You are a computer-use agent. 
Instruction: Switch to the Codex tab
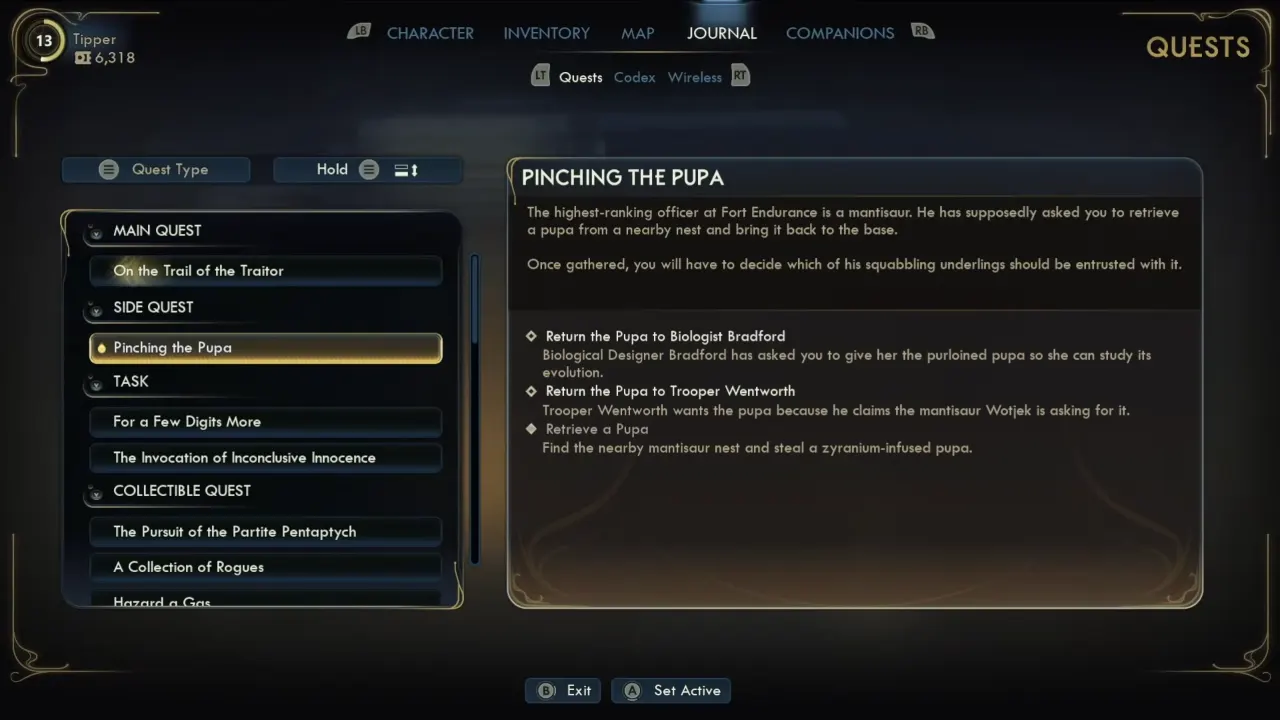pyautogui.click(x=634, y=76)
